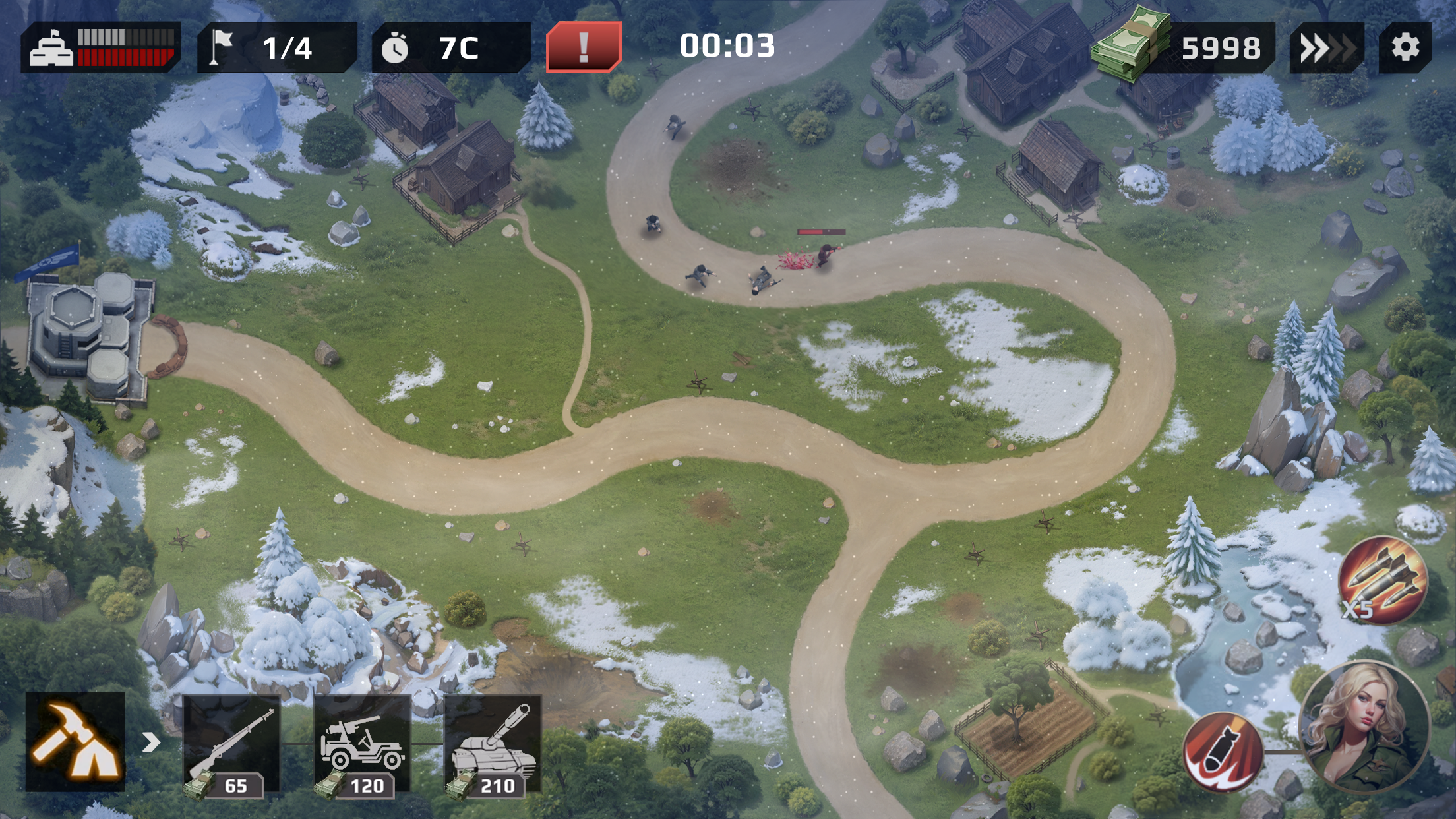This screenshot has height=819, width=1456.
Task: Open the settings gear menu
Action: click(x=1411, y=47)
